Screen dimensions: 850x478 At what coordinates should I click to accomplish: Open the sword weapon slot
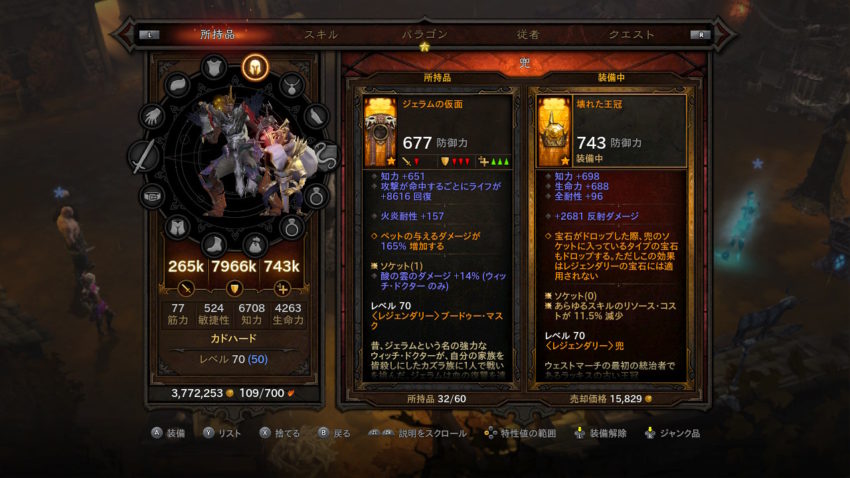(x=146, y=156)
